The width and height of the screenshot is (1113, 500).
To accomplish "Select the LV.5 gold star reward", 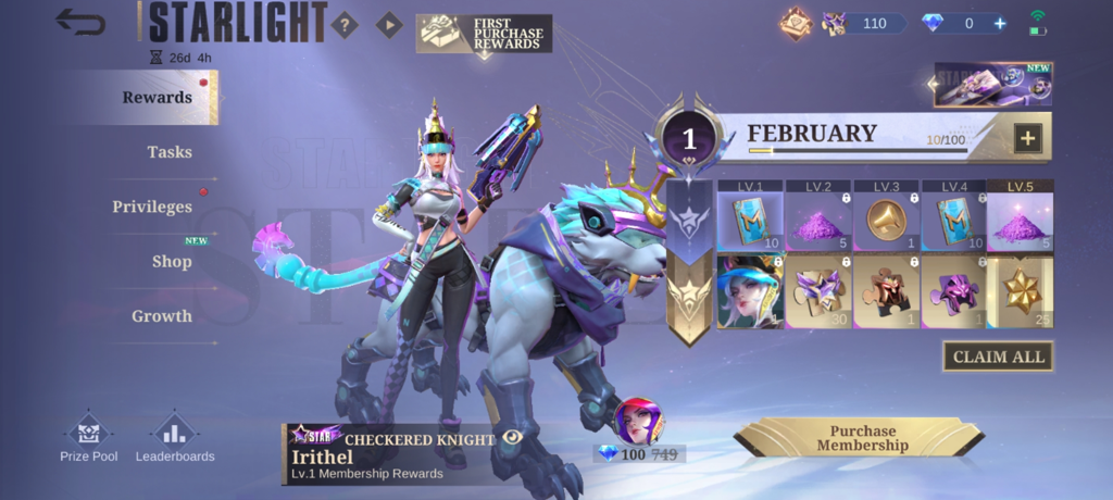I will click(1019, 291).
